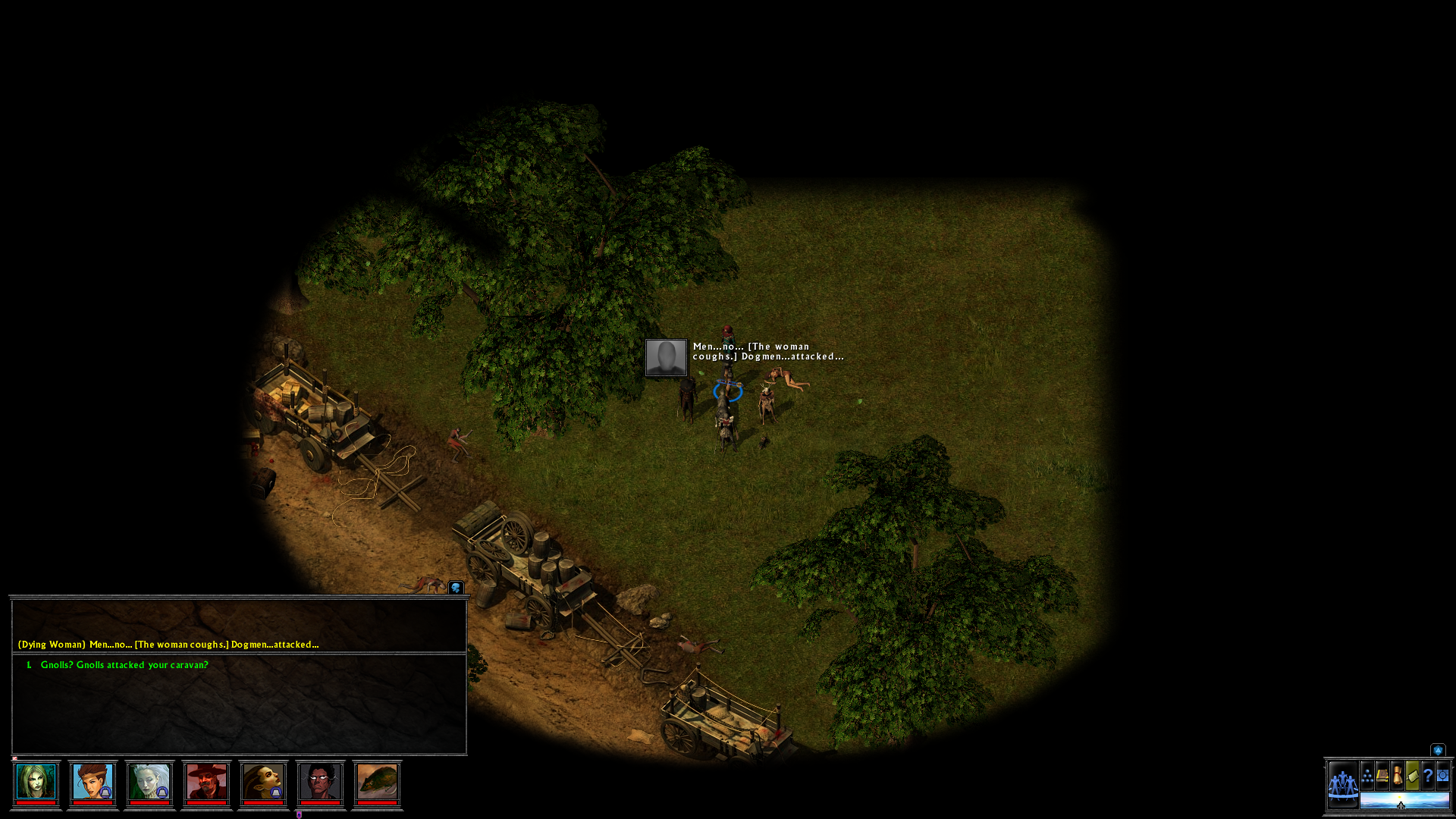This screenshot has height=819, width=1456.
Task: Select the green-haired woman portrait
Action: pyautogui.click(x=36, y=782)
